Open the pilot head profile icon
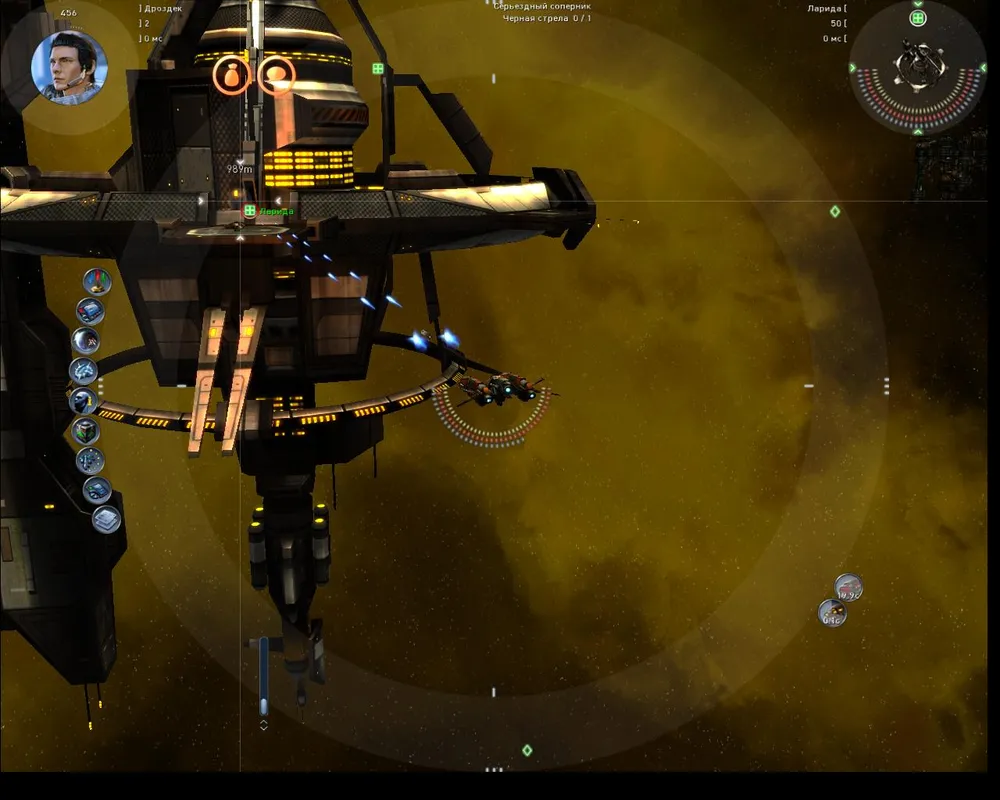This screenshot has width=1000, height=800. coord(82,402)
